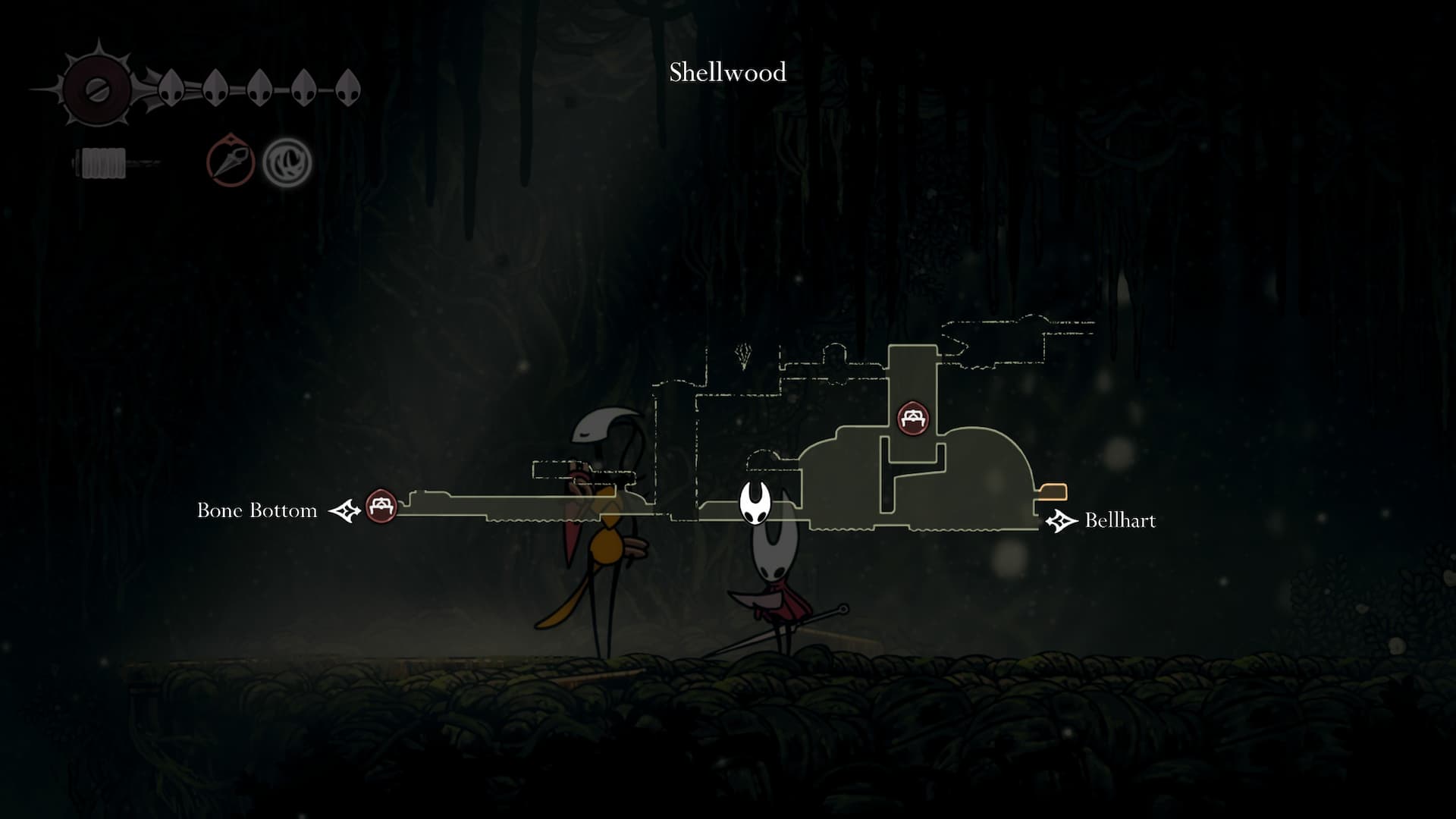This screenshot has width=1456, height=819.
Task: Select the bench marker inside Shellwood's vertical shaft
Action: pos(913,418)
